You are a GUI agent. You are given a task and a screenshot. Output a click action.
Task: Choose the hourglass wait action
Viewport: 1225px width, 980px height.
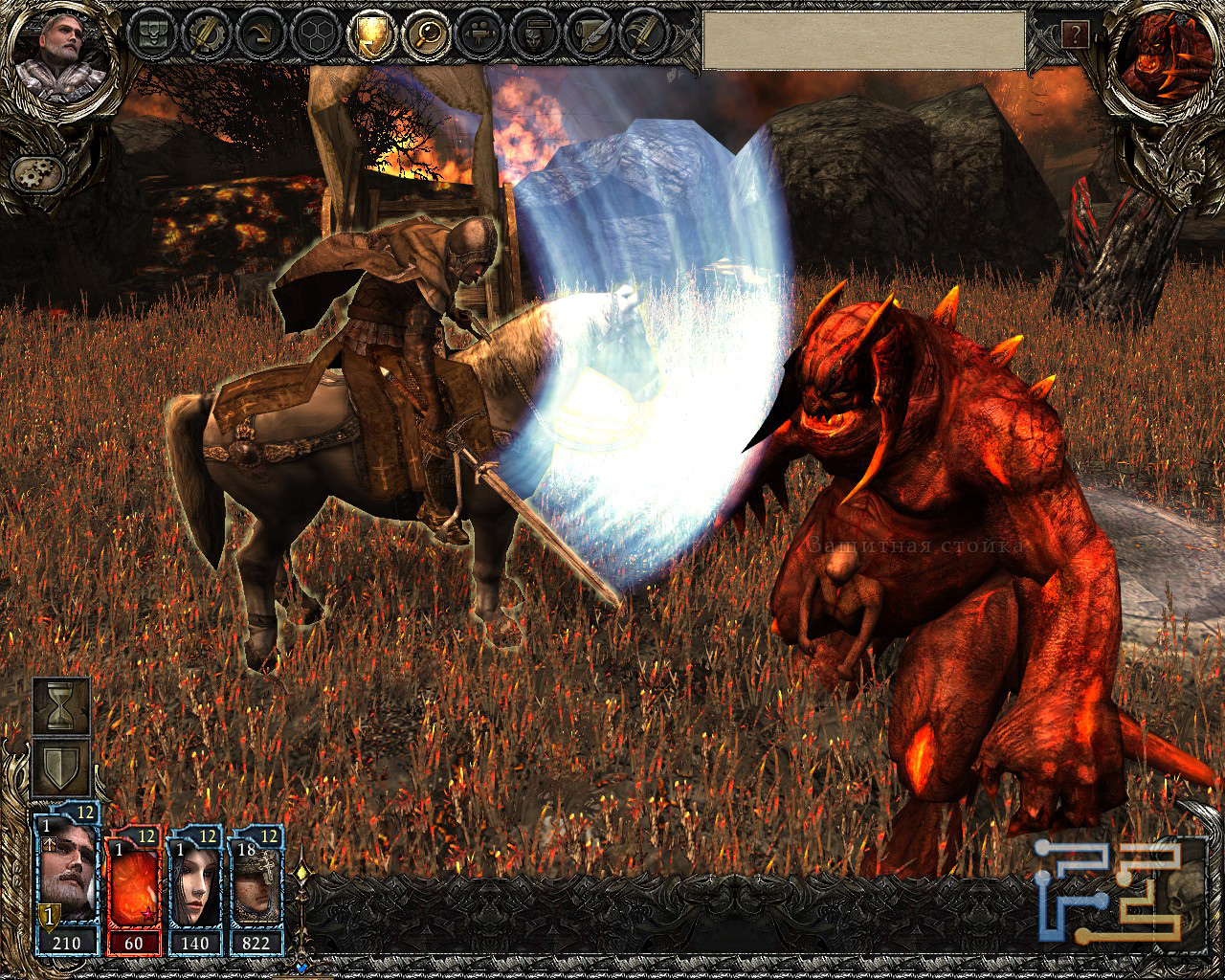pos(63,706)
